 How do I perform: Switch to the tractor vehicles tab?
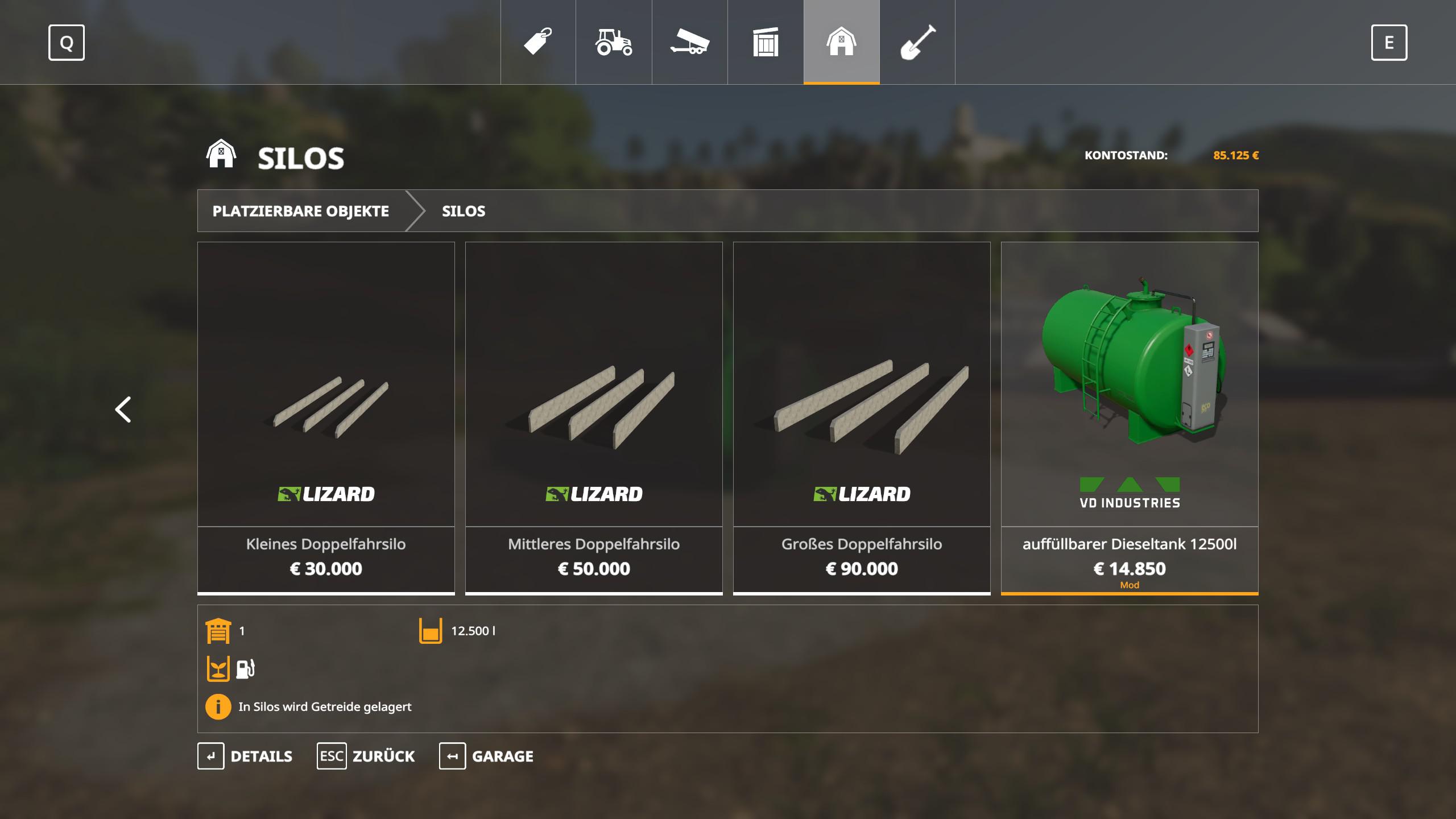614,42
